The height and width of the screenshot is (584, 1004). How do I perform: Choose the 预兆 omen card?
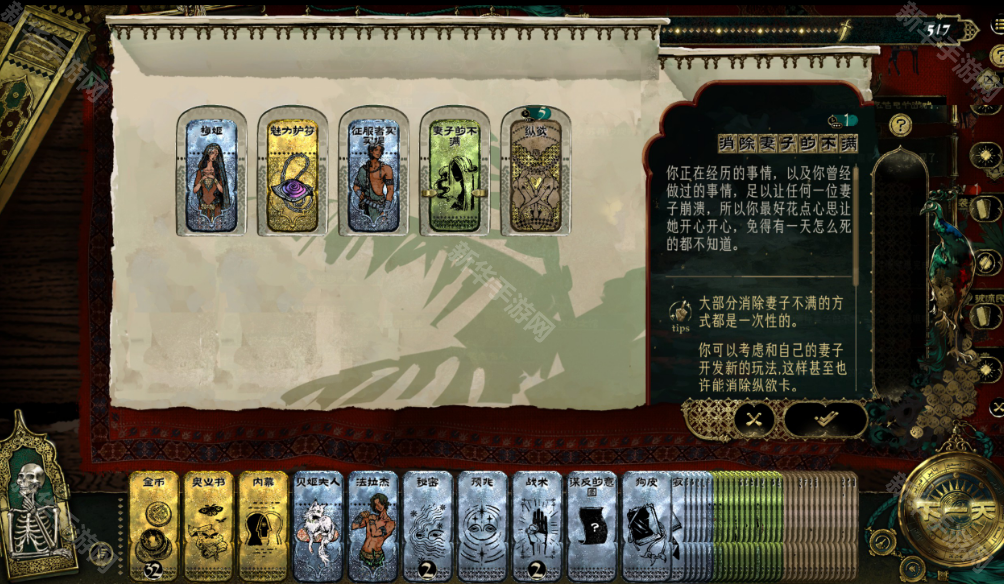click(x=482, y=527)
